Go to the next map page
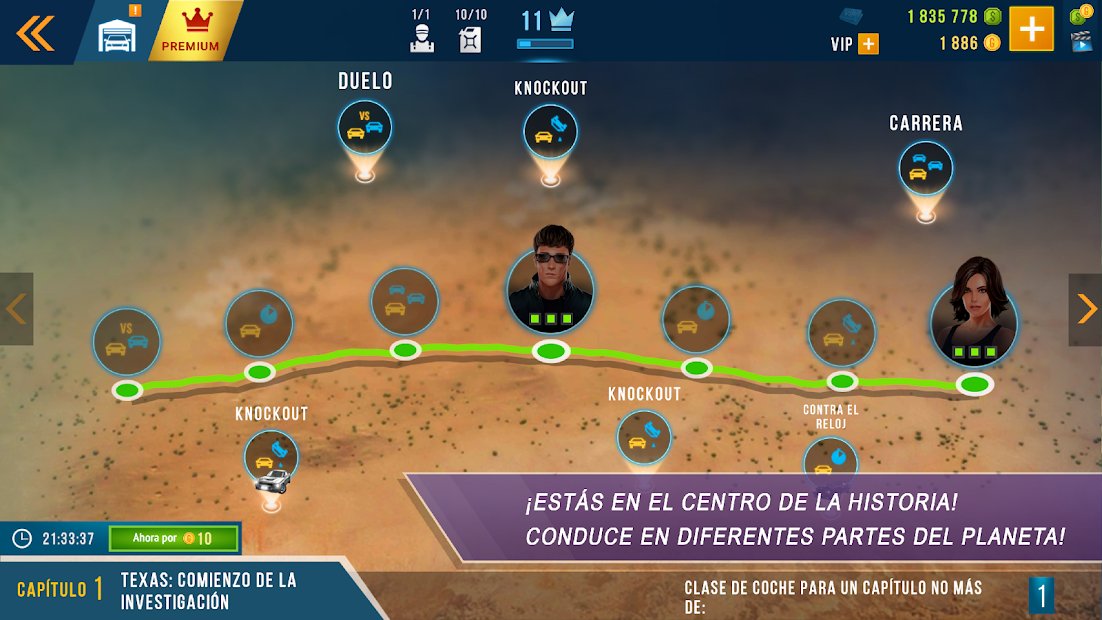This screenshot has width=1102, height=620. point(1085,309)
